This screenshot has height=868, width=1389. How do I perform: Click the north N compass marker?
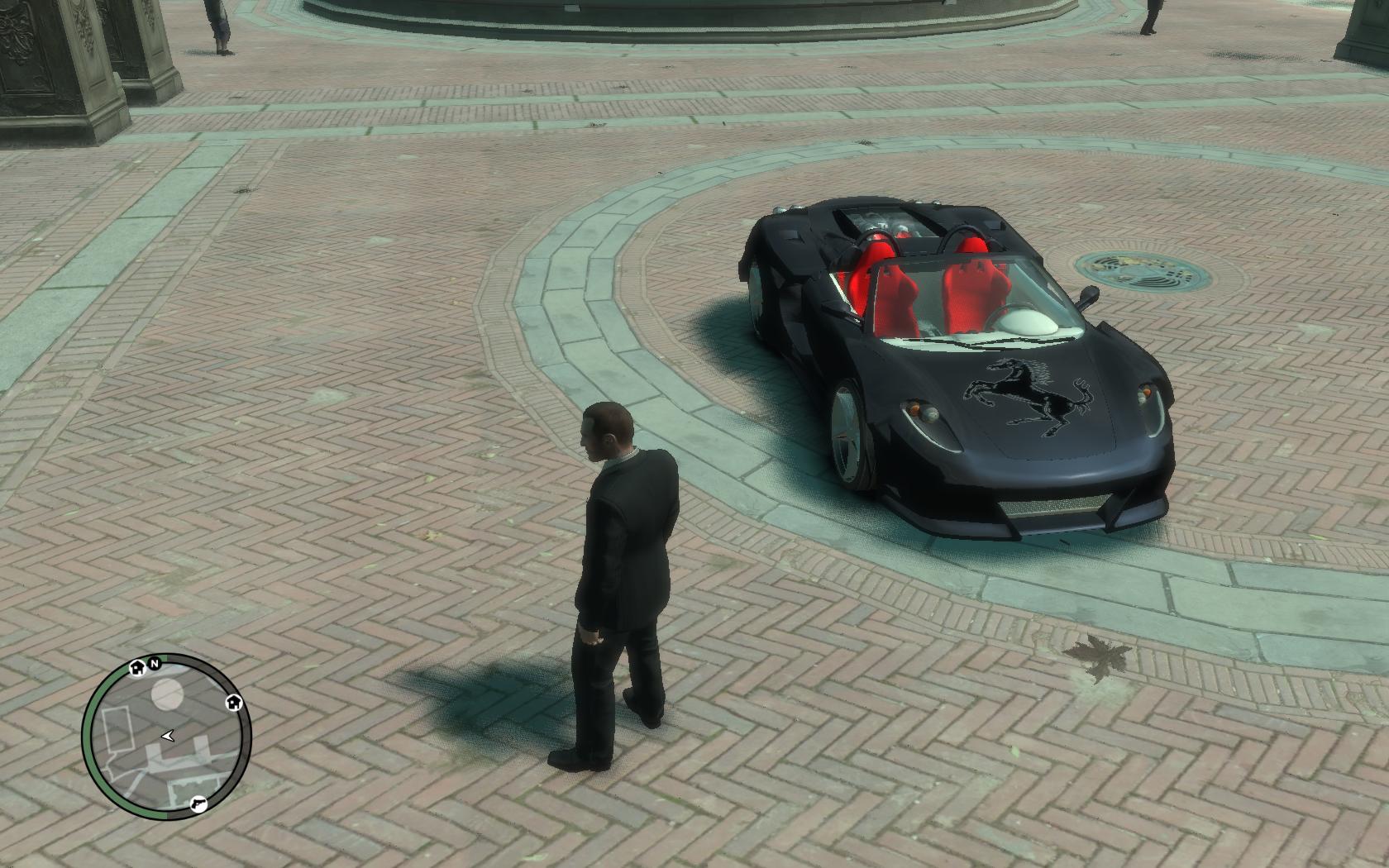pyautogui.click(x=154, y=663)
